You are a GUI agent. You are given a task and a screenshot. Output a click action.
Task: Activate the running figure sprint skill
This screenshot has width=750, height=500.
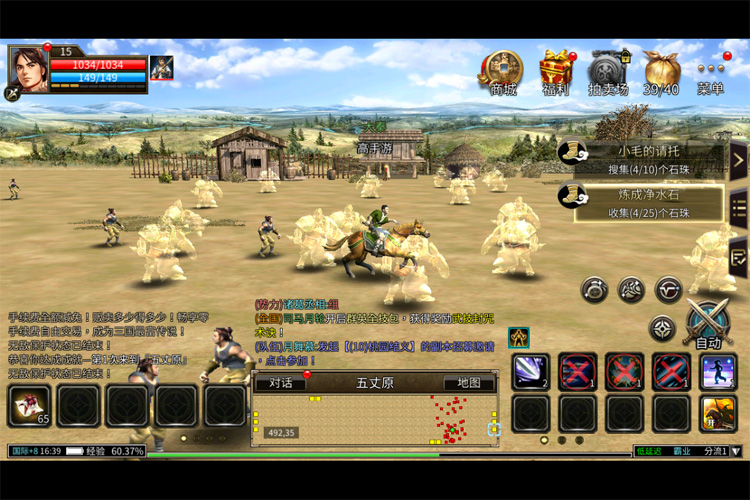(717, 371)
